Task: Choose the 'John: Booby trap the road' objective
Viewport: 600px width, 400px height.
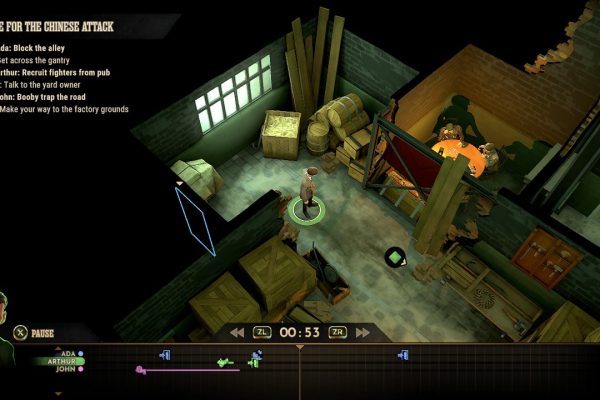Action: click(44, 97)
